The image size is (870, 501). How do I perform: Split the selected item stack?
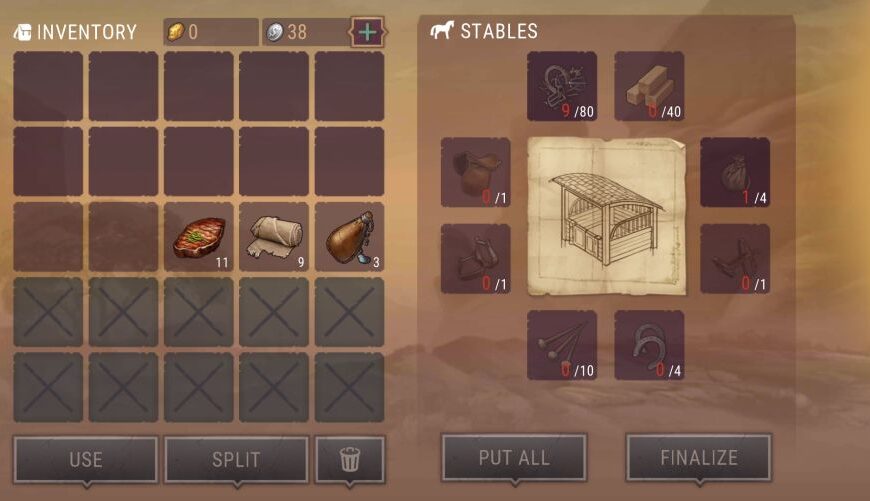click(x=236, y=459)
